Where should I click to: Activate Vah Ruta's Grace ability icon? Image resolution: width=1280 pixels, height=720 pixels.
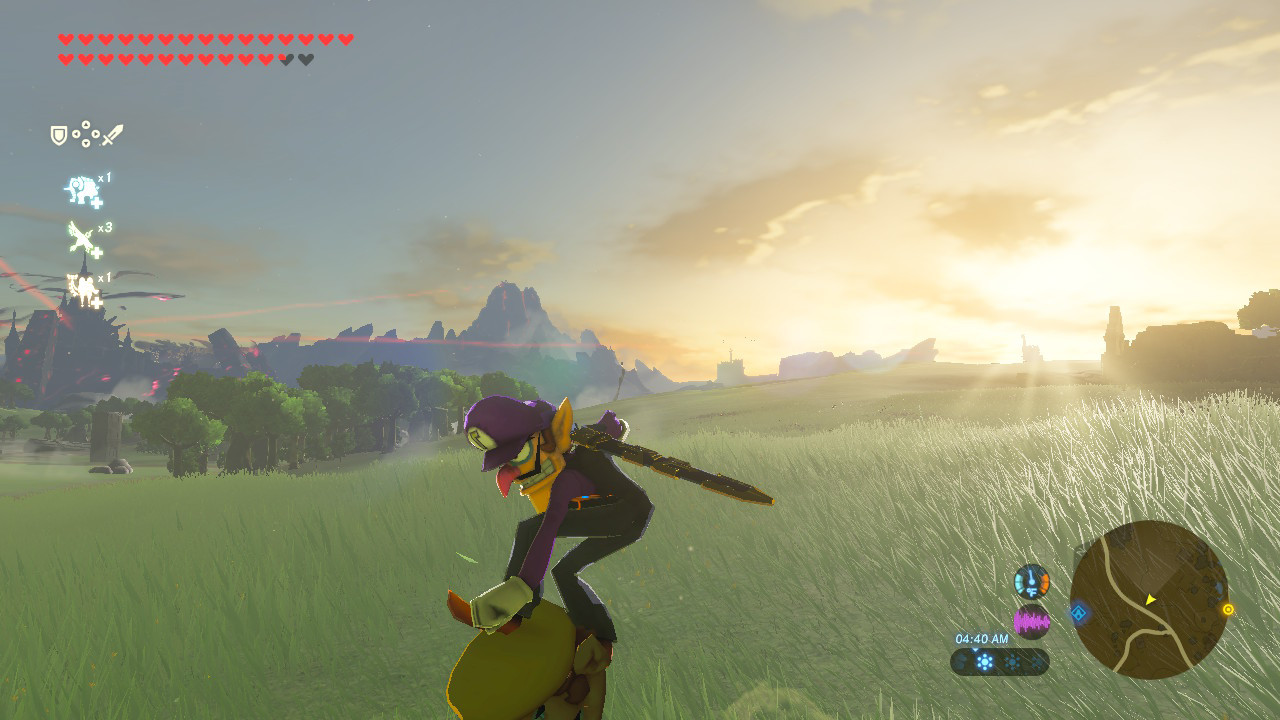(82, 189)
